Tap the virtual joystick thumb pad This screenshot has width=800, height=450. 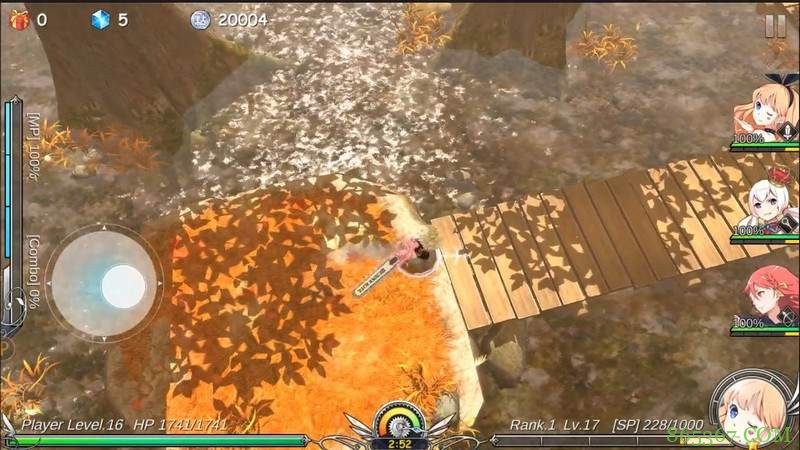pos(123,286)
